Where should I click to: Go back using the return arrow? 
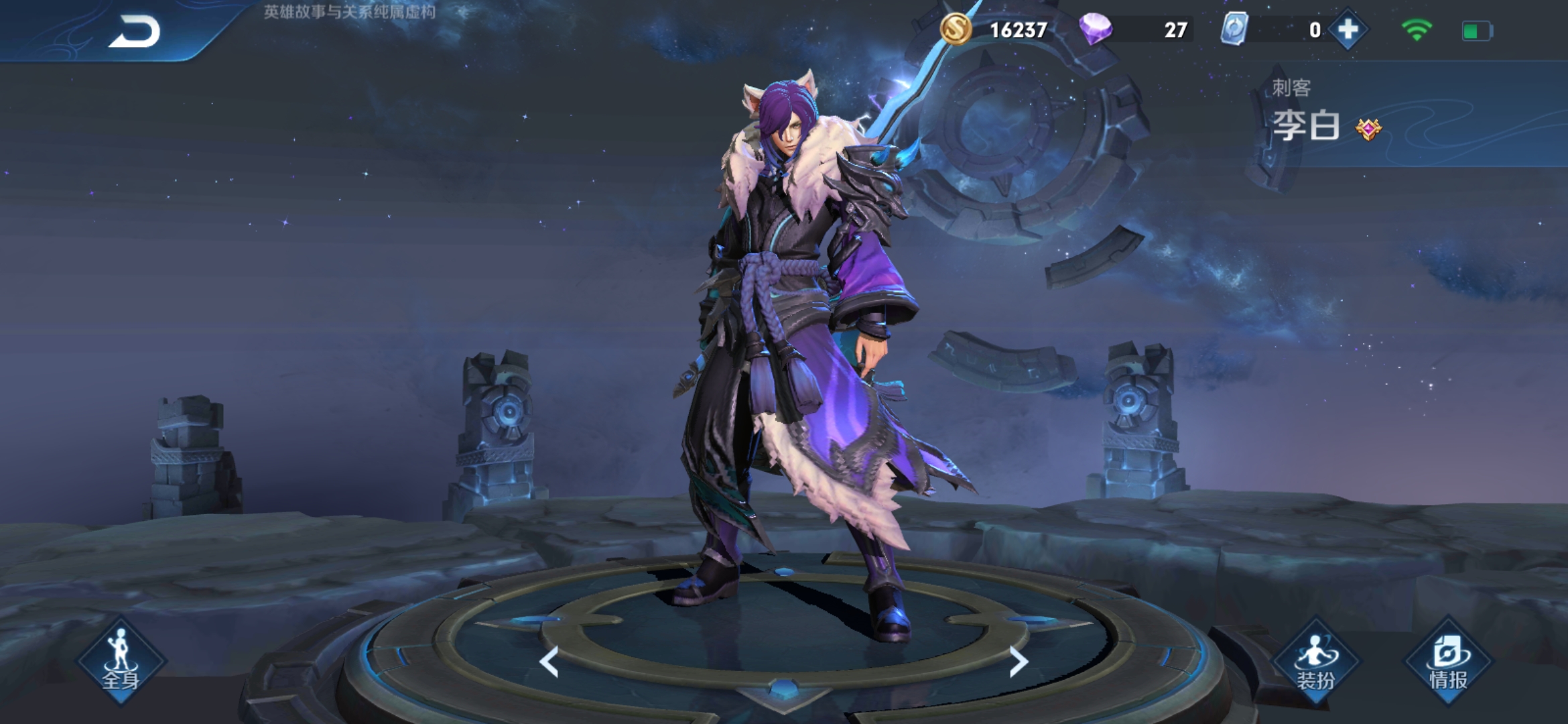(135, 32)
